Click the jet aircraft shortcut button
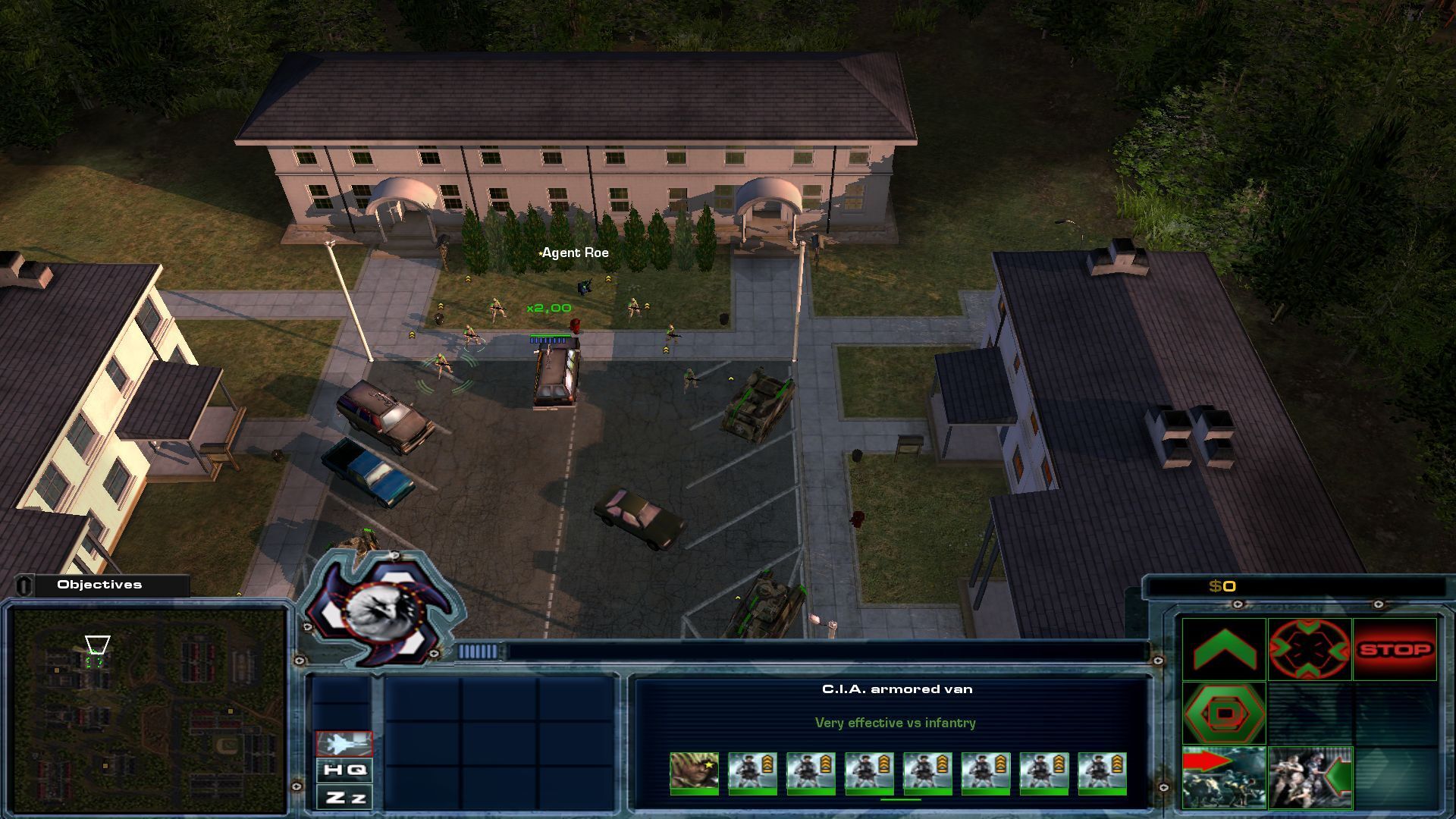This screenshot has height=819, width=1456. pos(344,744)
